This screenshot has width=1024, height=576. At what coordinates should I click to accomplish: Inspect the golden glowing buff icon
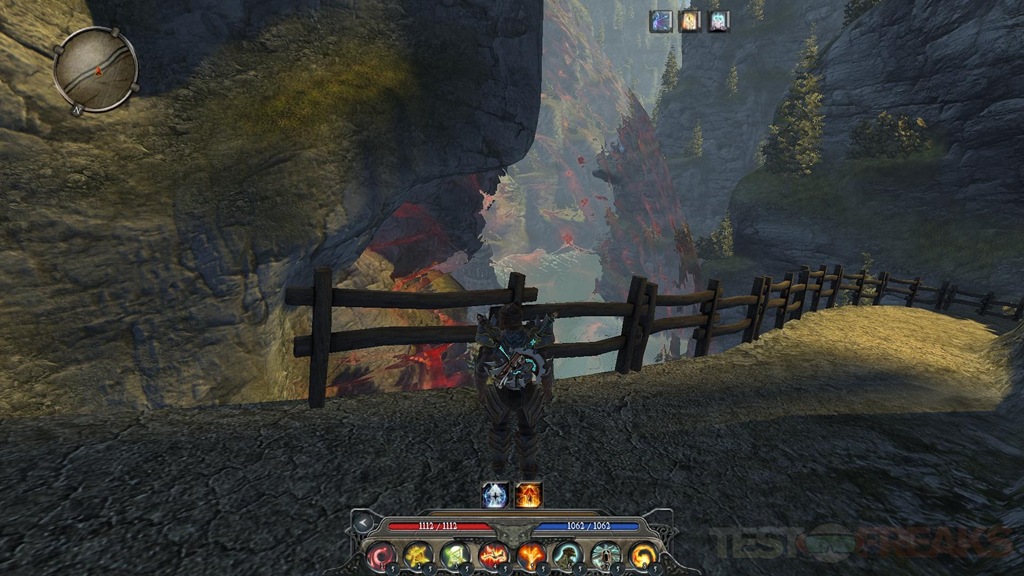pos(690,21)
